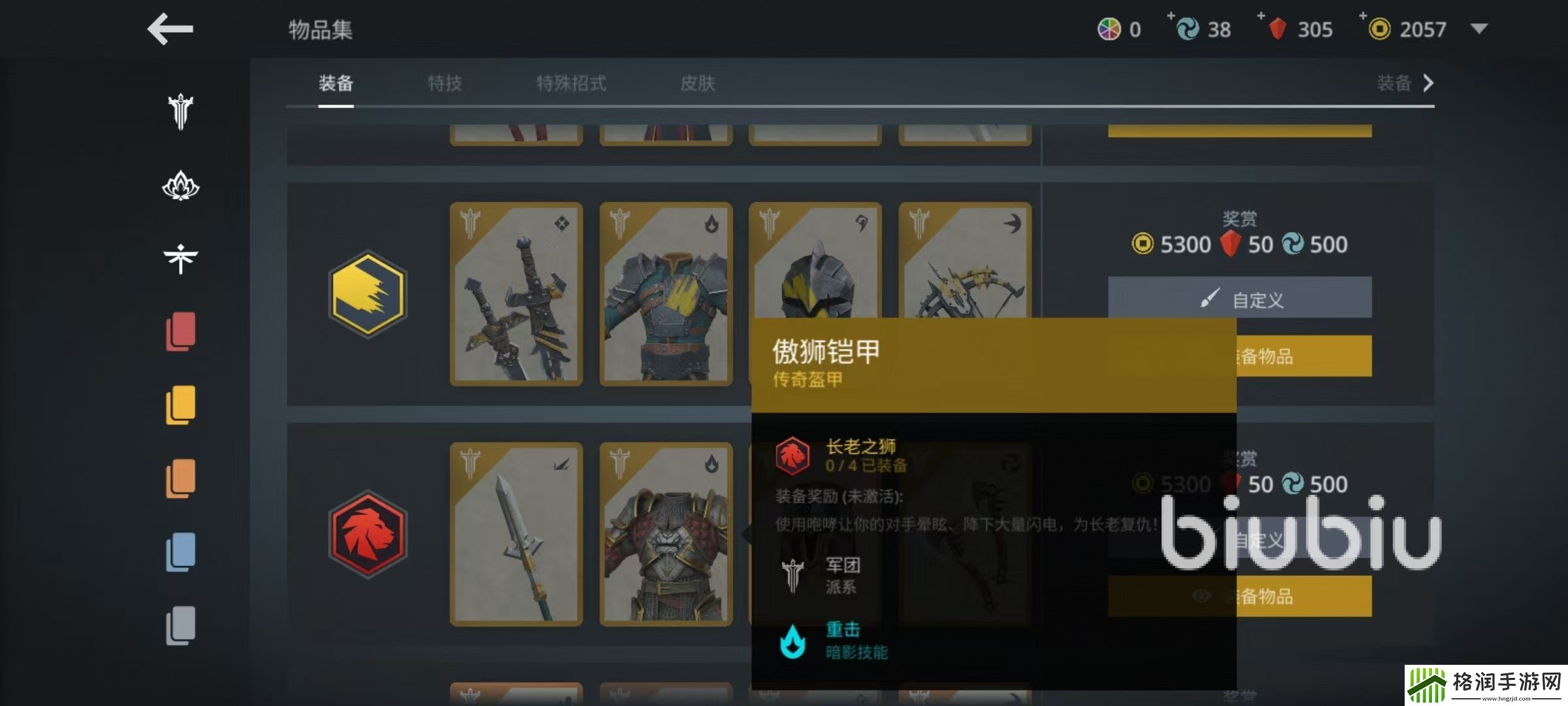
Task: Select the dragonfly faction icon in sidebar
Action: (x=179, y=258)
